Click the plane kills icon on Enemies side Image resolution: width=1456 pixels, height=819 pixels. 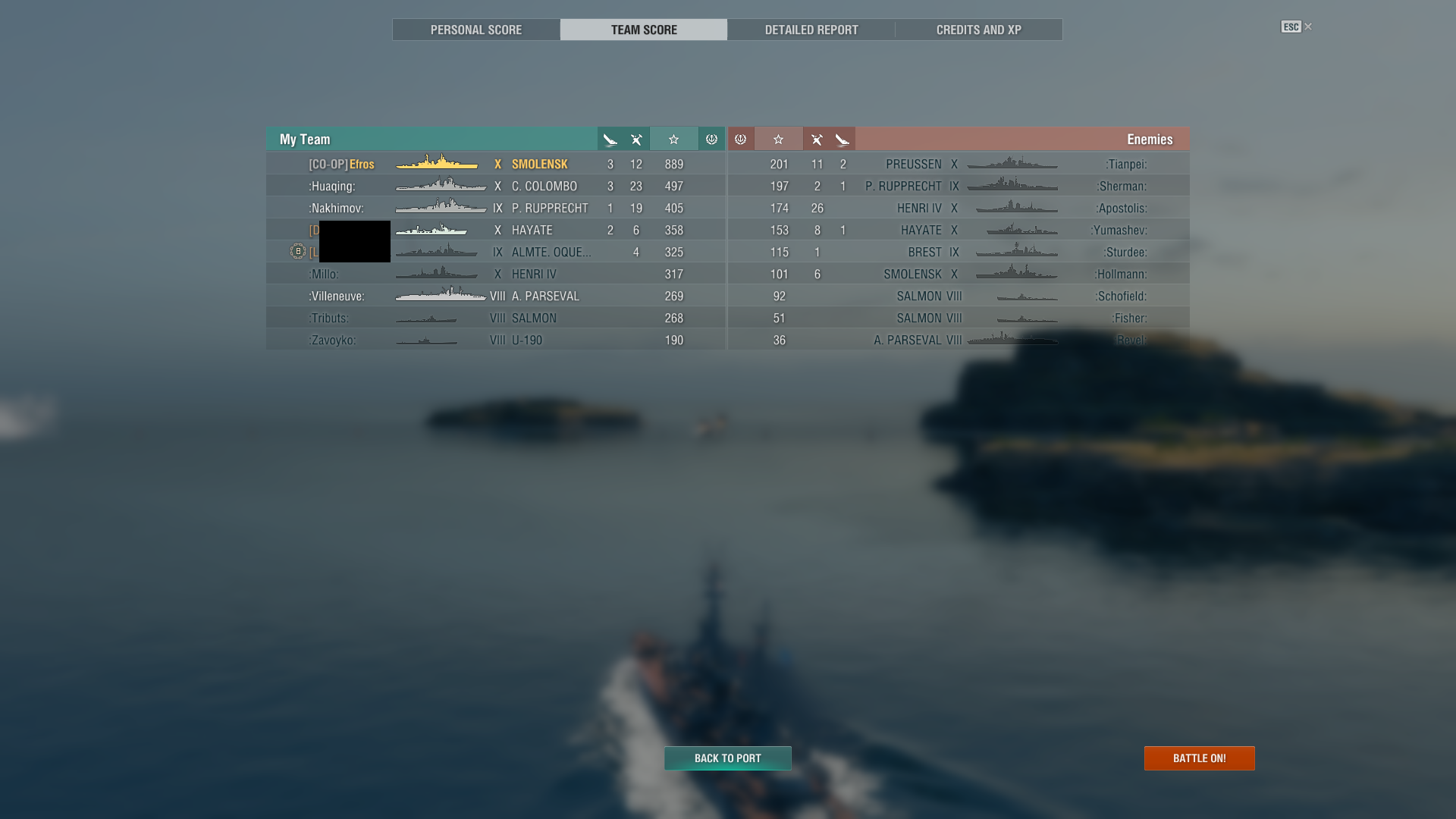817,139
